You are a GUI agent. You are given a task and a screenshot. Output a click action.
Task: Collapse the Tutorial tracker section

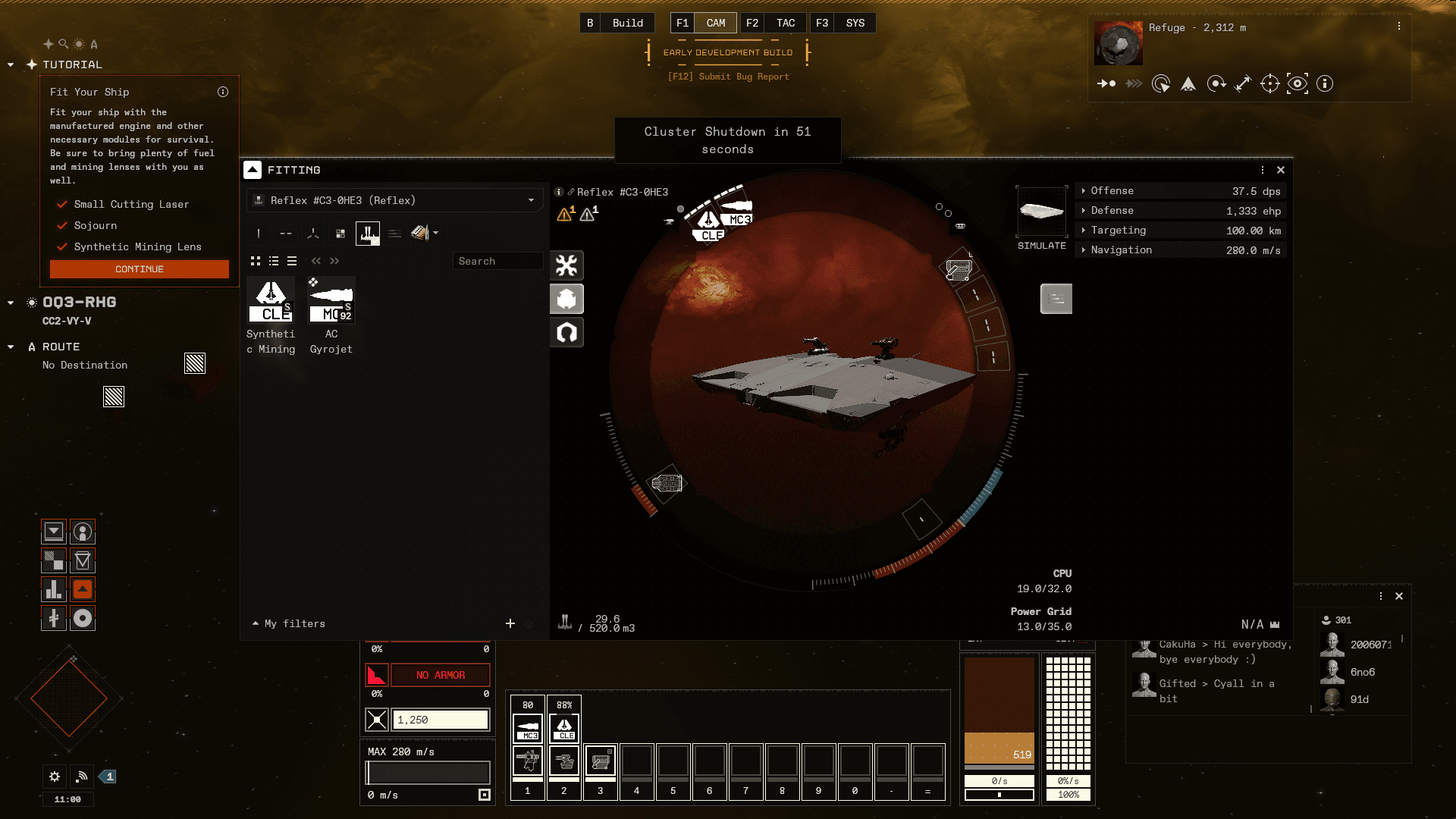click(11, 65)
